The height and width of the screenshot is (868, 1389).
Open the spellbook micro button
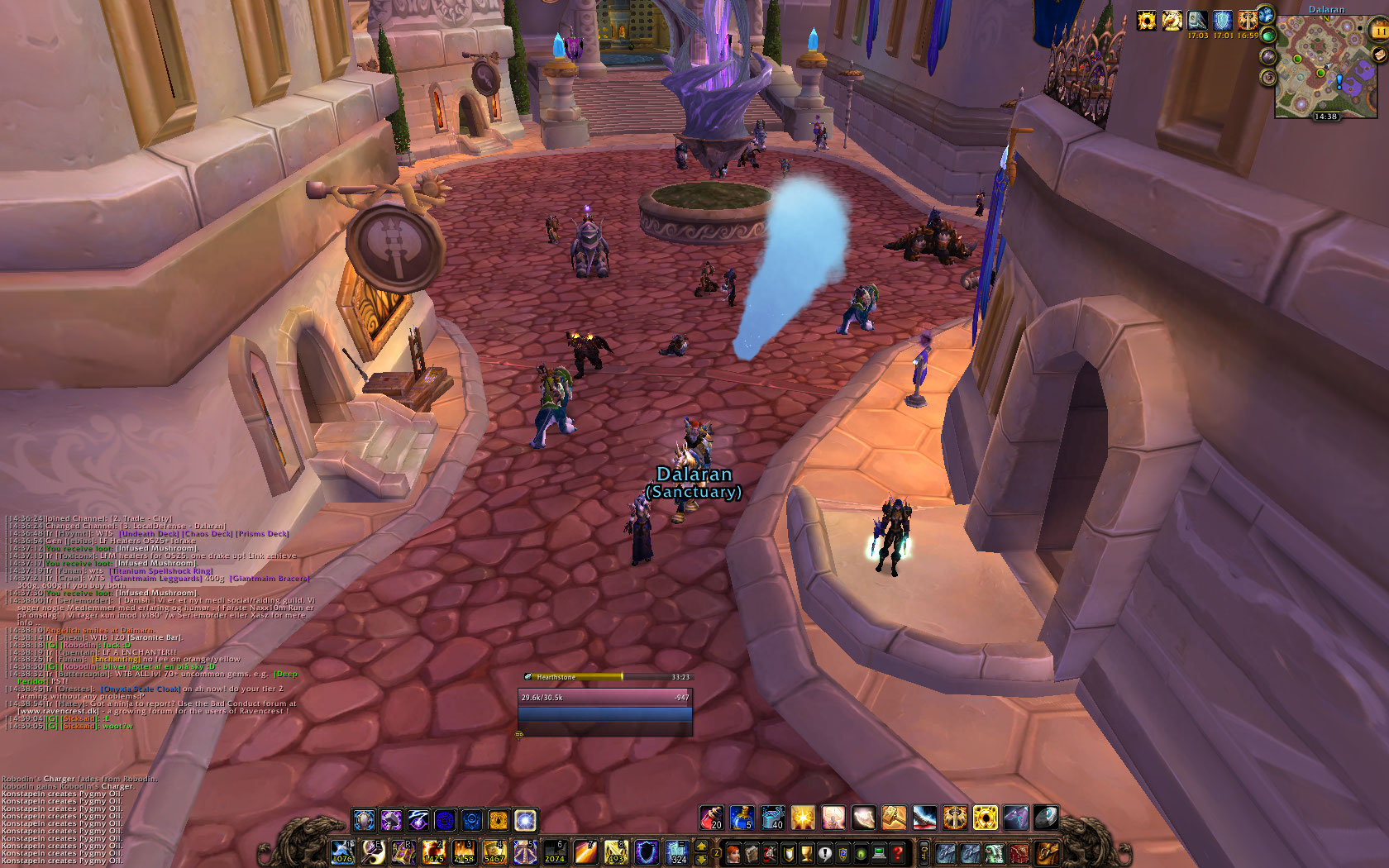coord(751,852)
